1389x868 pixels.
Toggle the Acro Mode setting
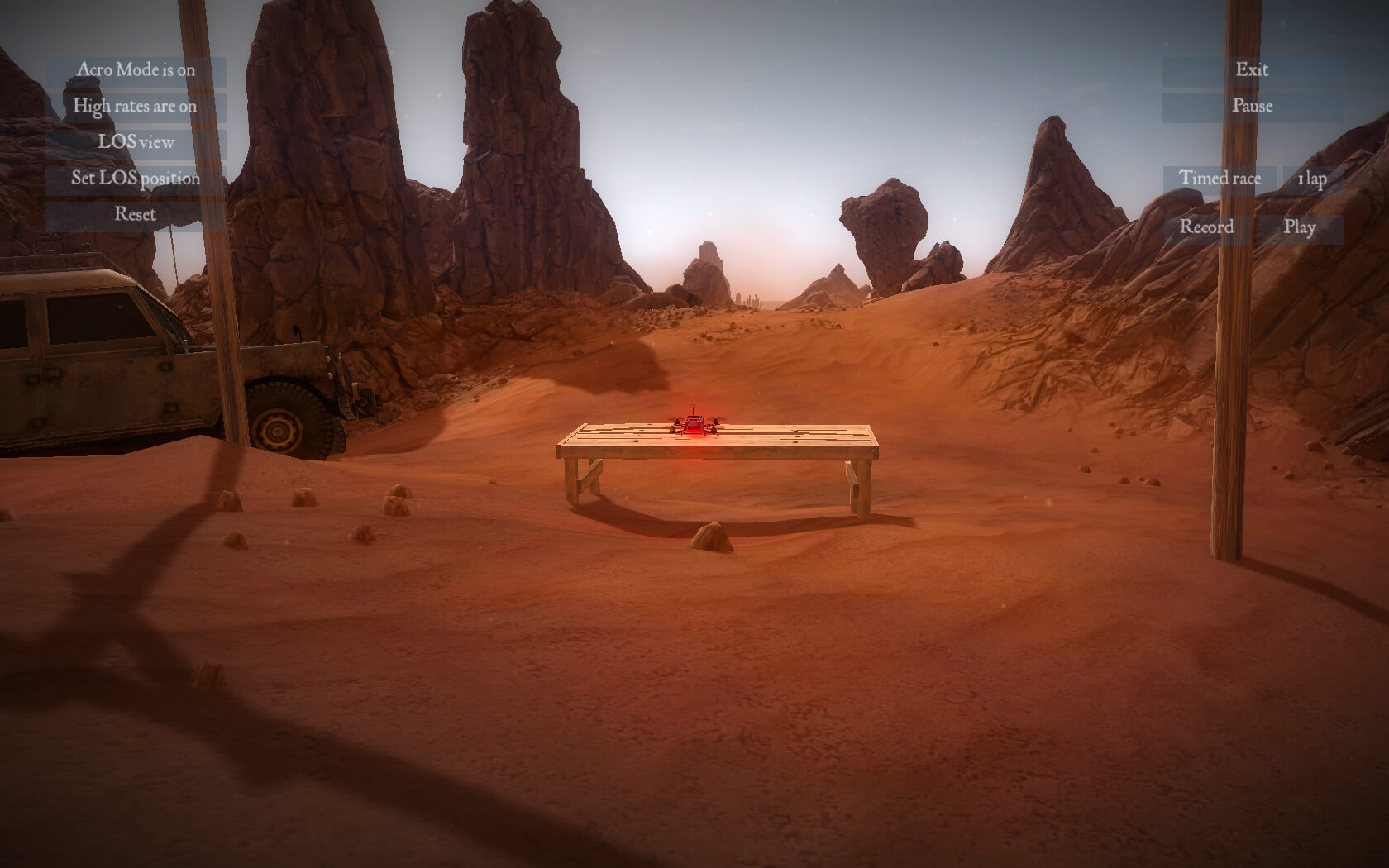(x=136, y=70)
